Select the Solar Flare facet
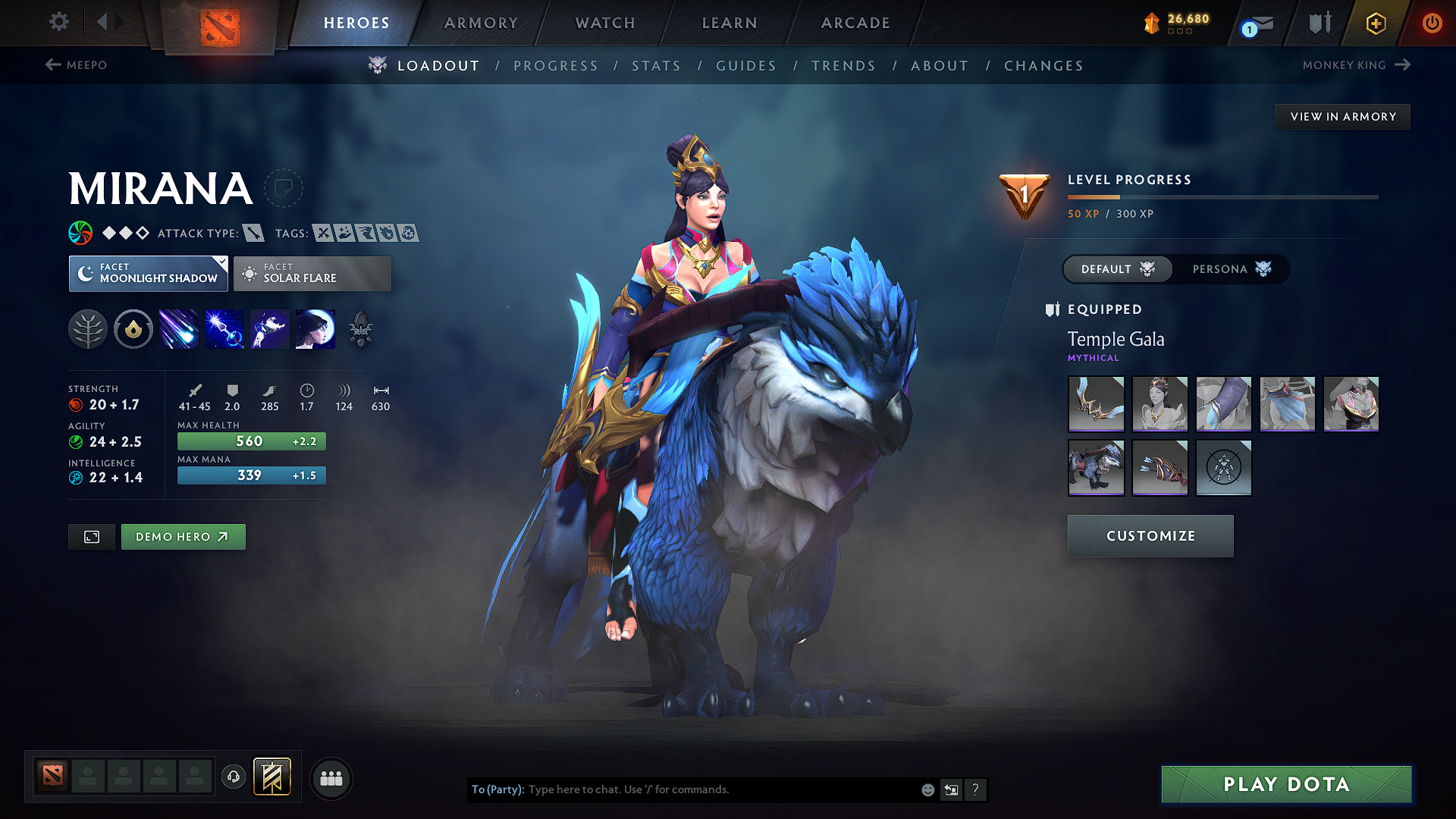The width and height of the screenshot is (1456, 819). [312, 273]
